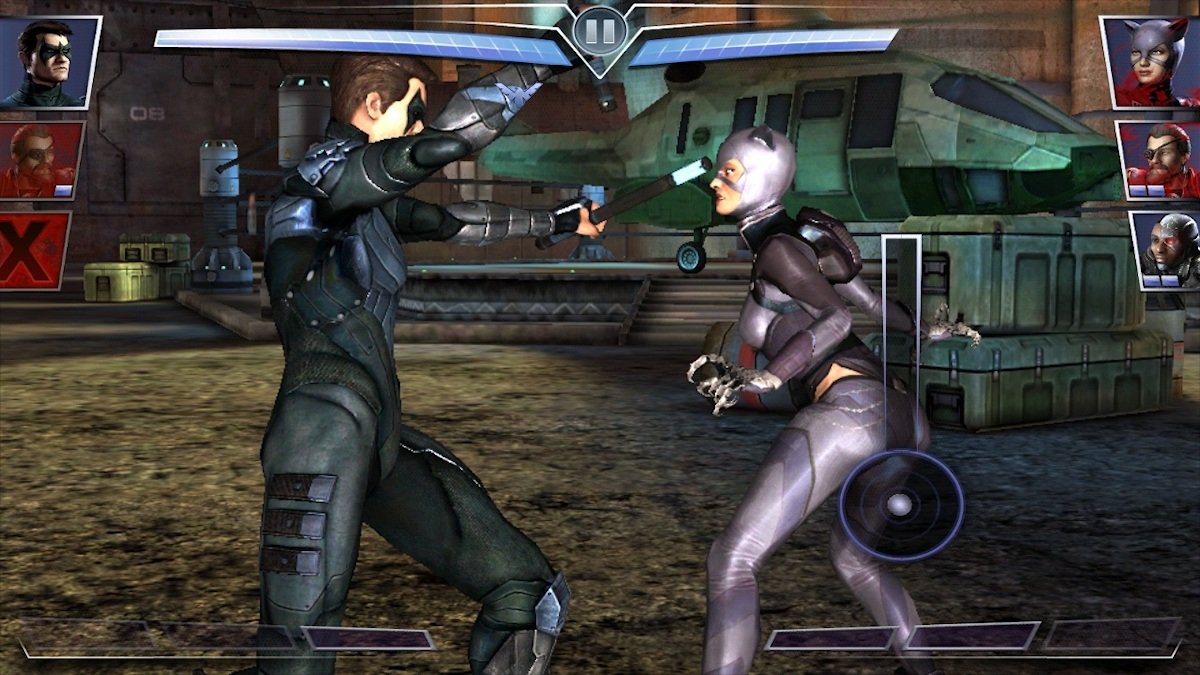Viewport: 1200px width, 675px height.
Task: Select the opponent Cyborg portrait
Action: pos(1166,250)
